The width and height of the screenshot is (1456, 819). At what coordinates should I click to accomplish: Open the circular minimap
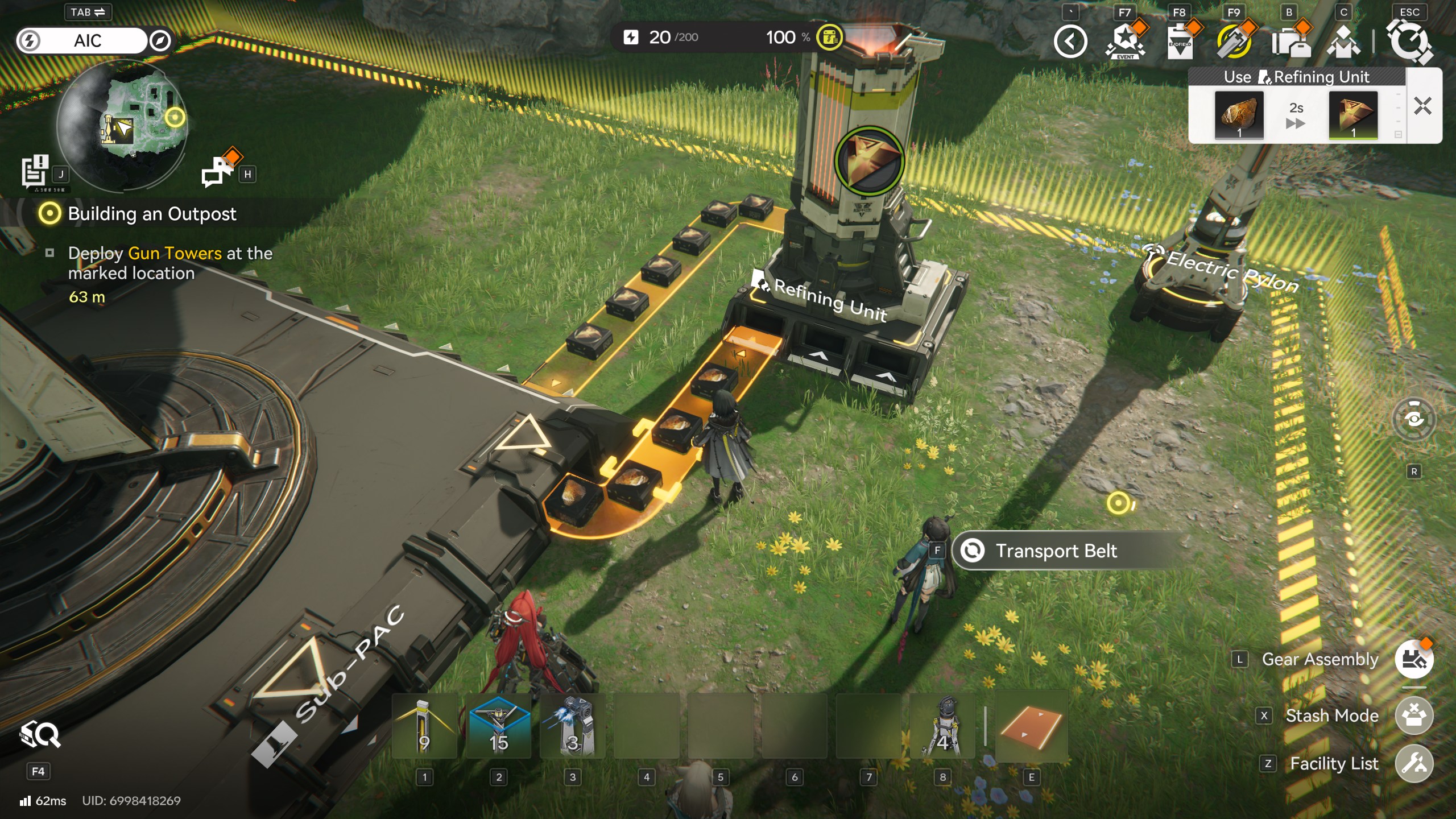coord(122,125)
